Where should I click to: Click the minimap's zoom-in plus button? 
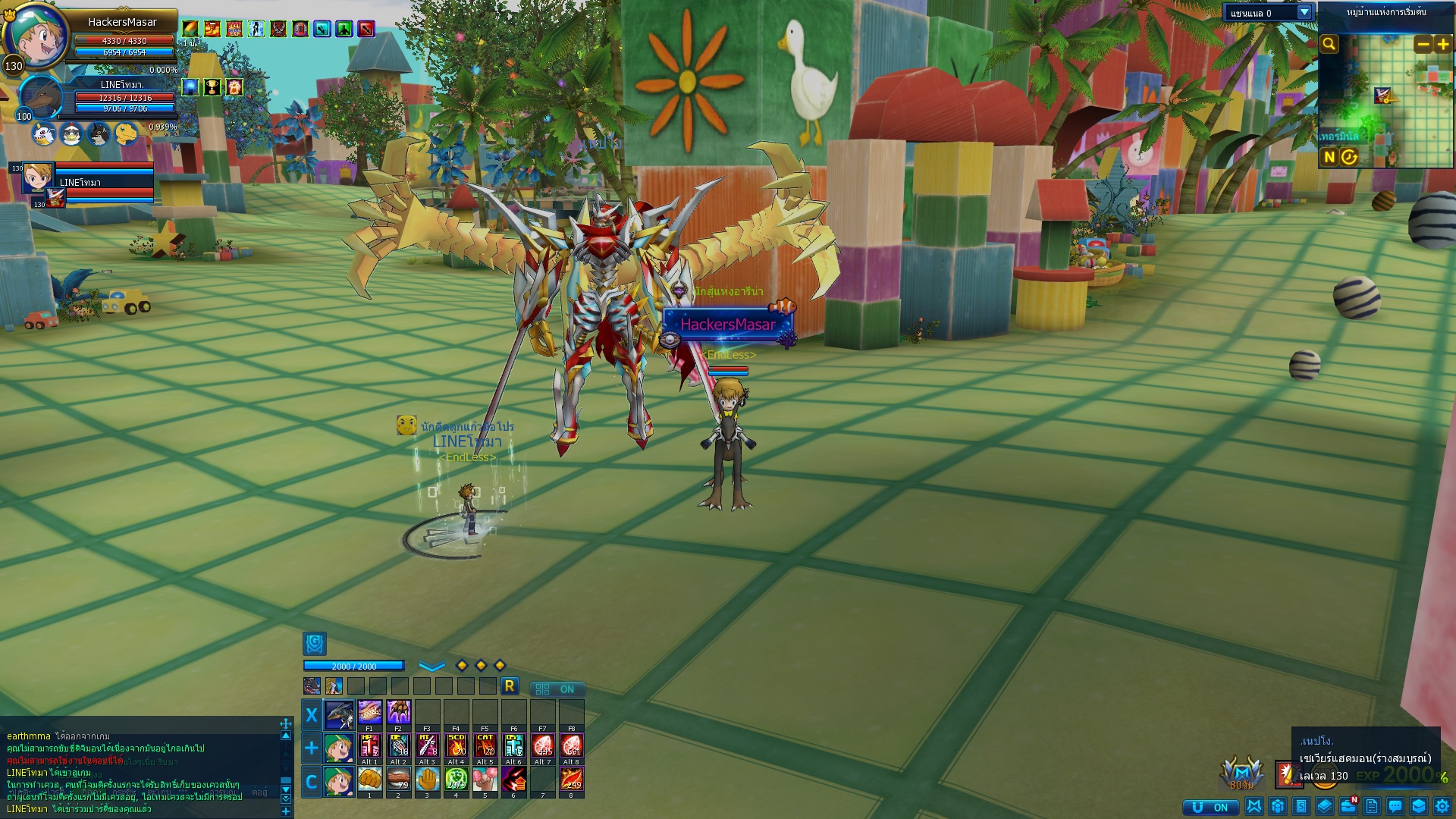point(1443,45)
